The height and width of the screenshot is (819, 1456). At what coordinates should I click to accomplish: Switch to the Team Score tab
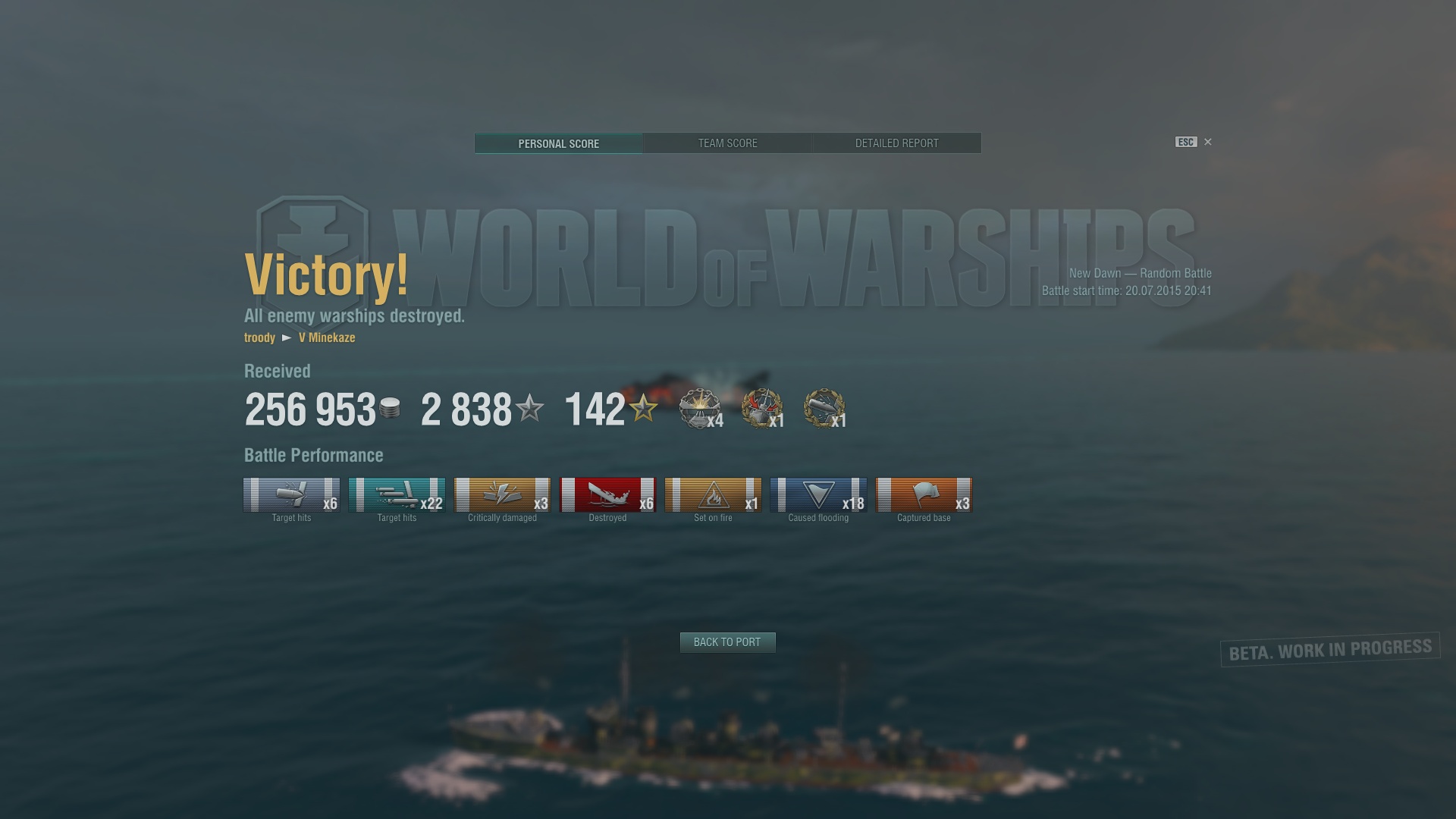click(x=727, y=143)
